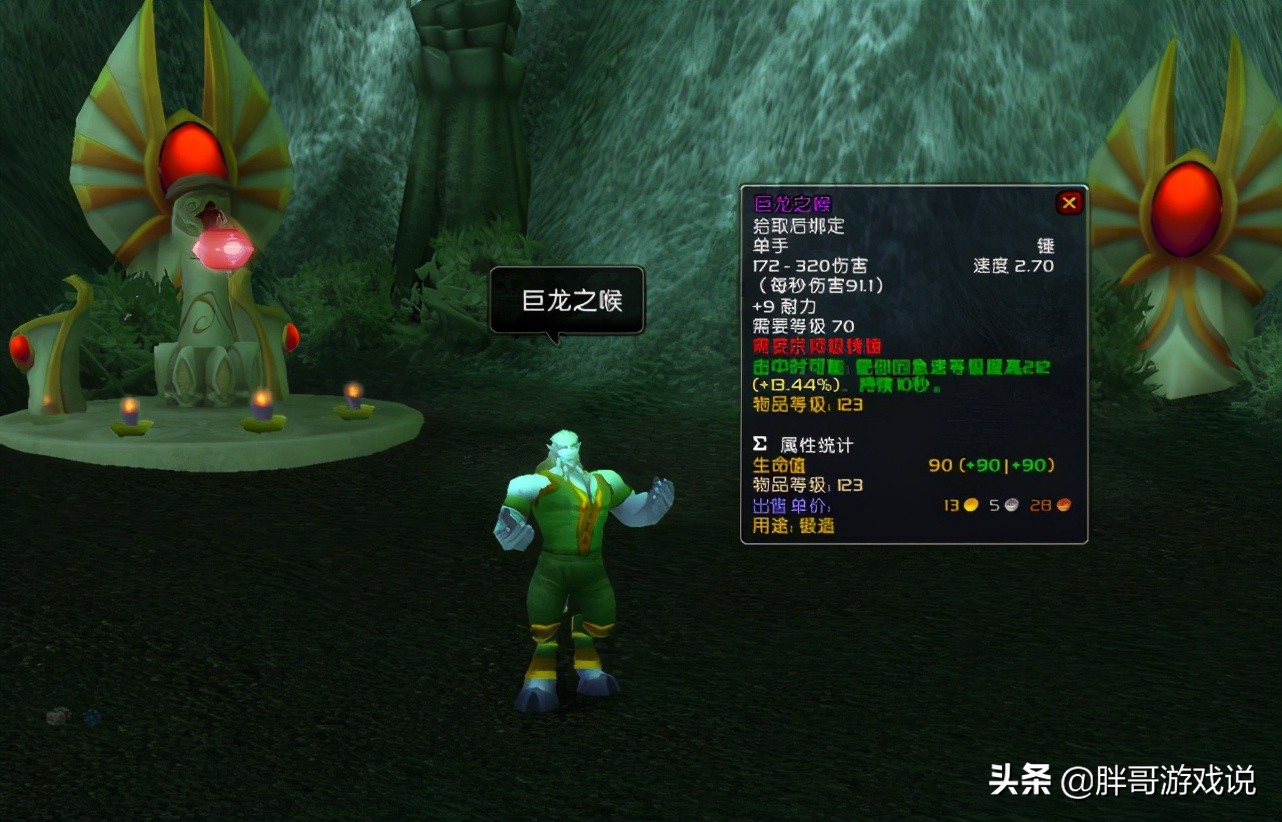Click the 生命值 90 health value

tap(937, 465)
